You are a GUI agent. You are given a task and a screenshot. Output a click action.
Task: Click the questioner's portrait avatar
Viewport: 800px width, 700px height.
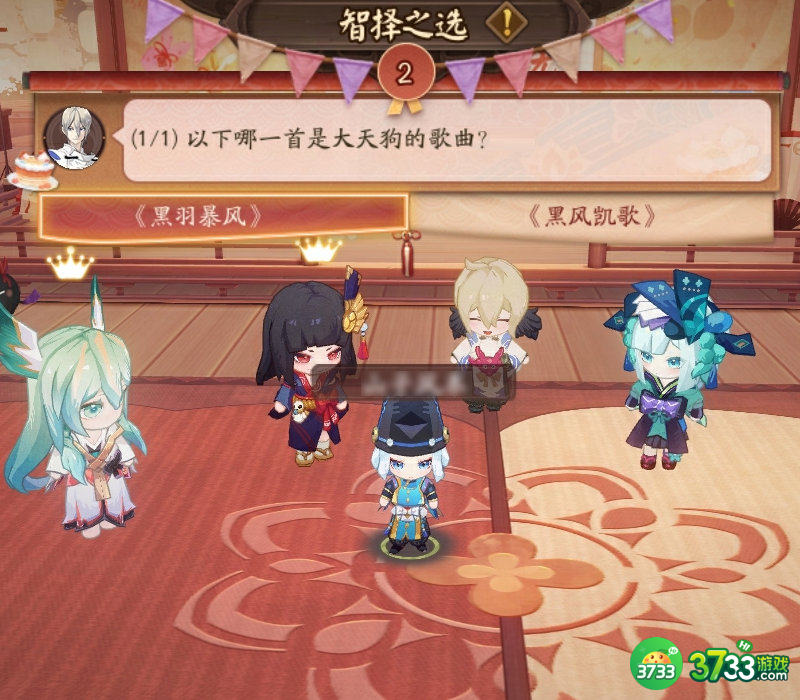point(74,137)
